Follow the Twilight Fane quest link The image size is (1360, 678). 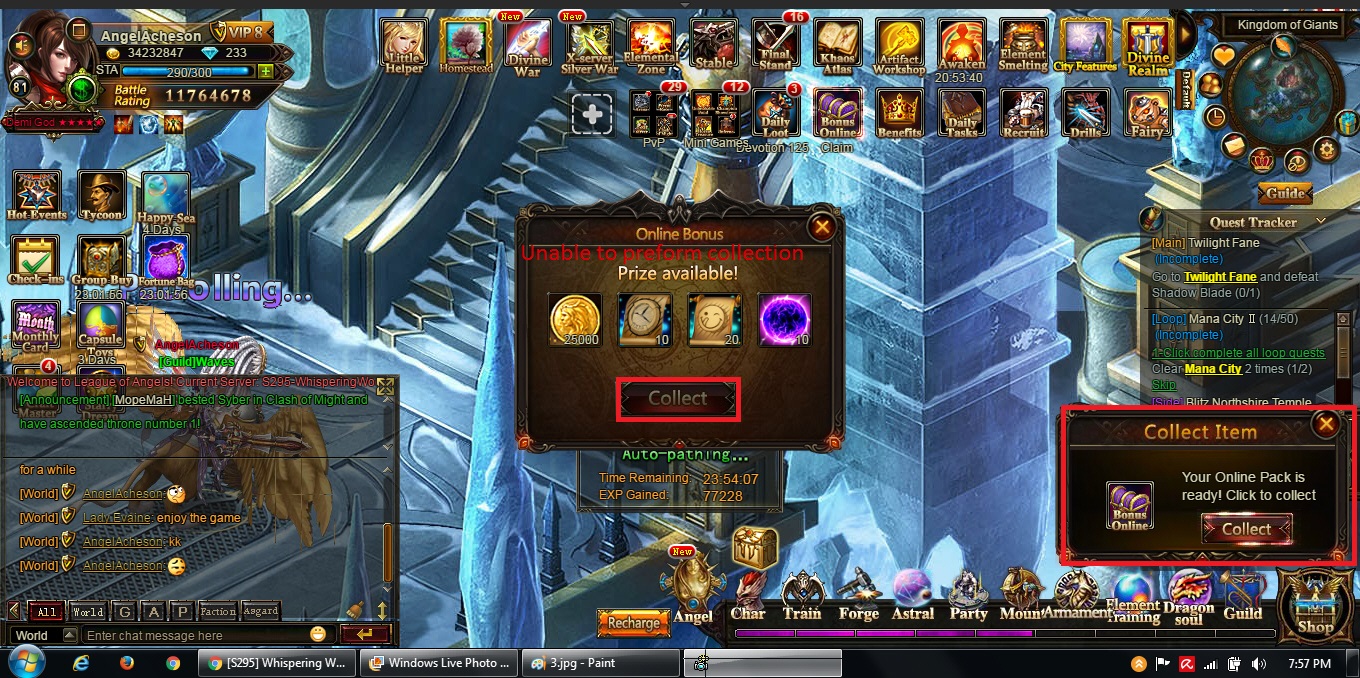(x=1220, y=277)
